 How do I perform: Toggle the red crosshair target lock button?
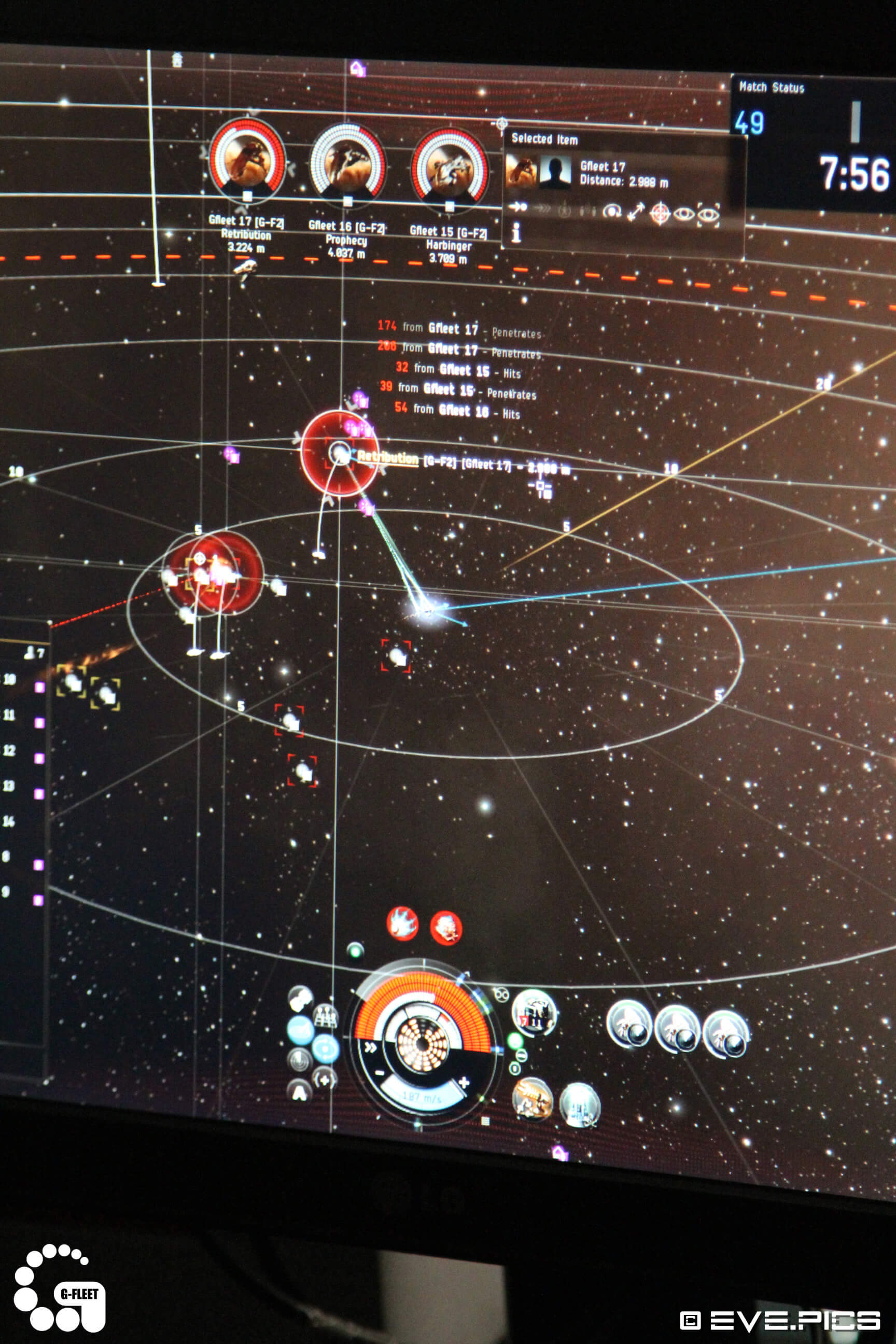pos(660,214)
